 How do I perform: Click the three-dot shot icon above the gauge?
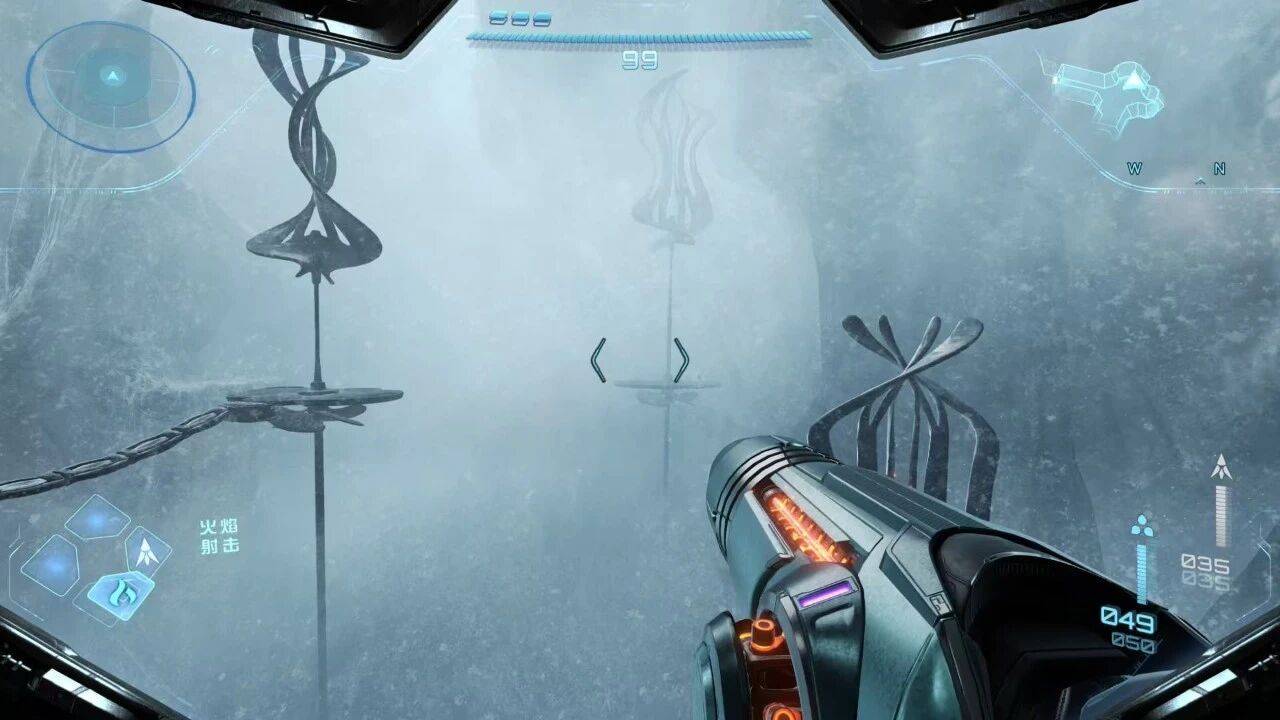[x=1142, y=526]
